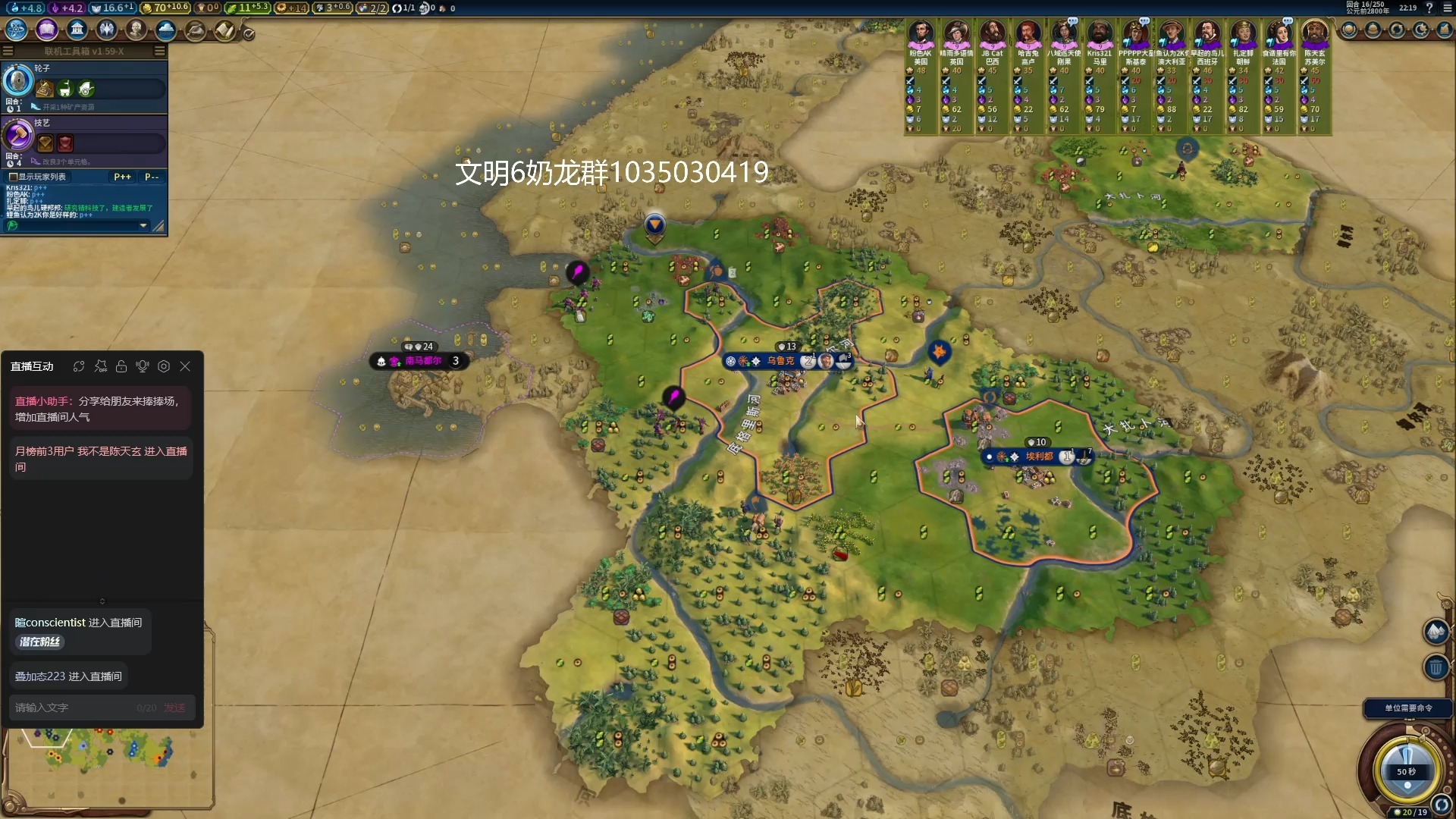The width and height of the screenshot is (1456, 819).
Task: Open the climate screen (cloud icon)
Action: 165,30
